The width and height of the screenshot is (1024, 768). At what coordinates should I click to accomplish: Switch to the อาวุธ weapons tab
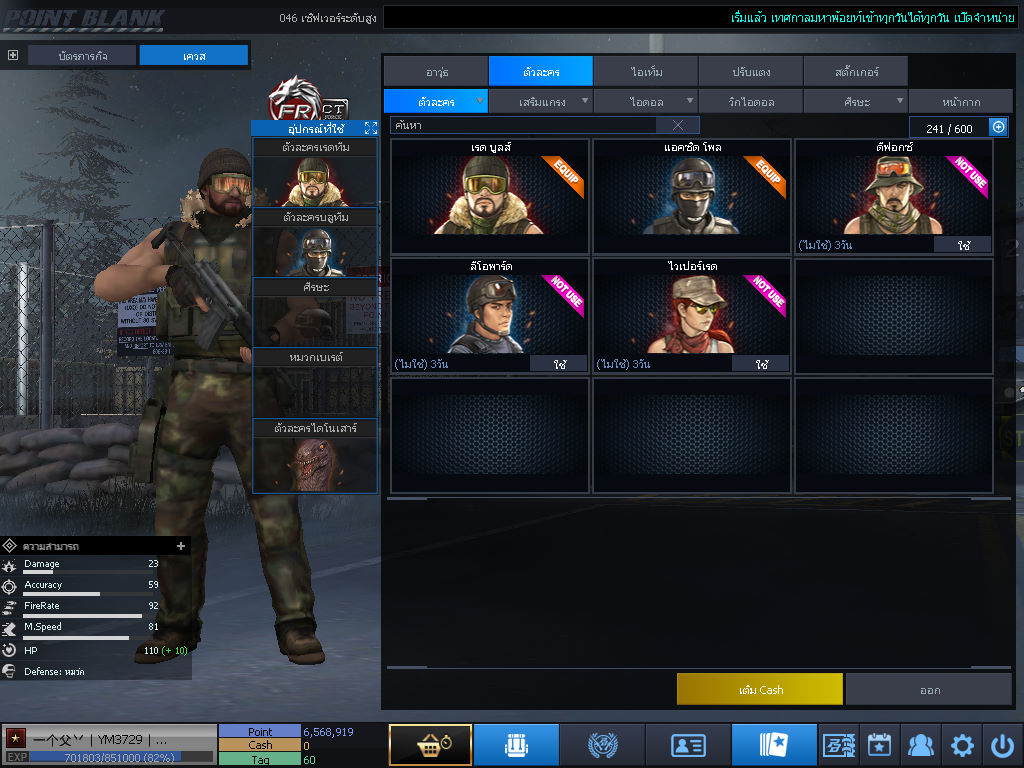[435, 72]
